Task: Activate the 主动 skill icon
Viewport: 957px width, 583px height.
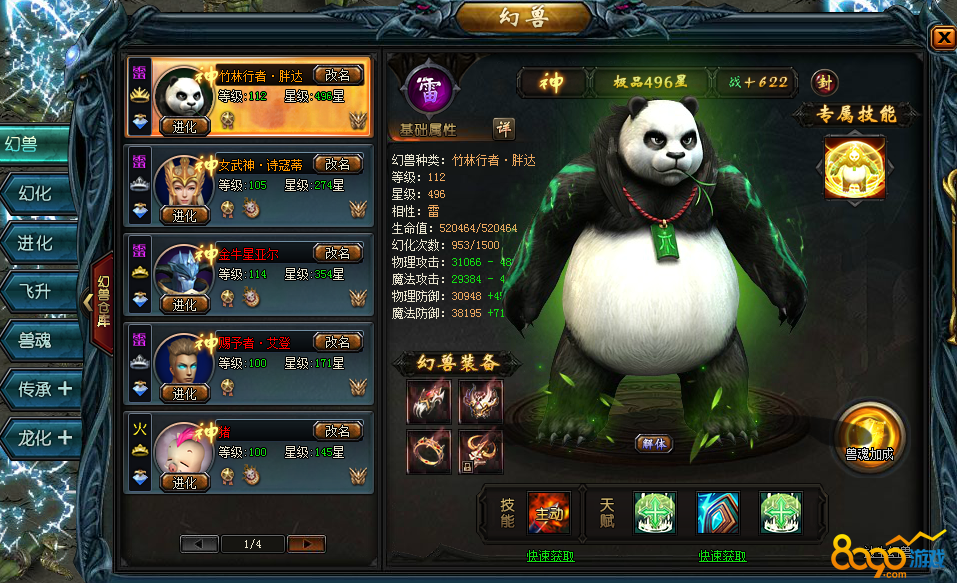Action: pyautogui.click(x=549, y=512)
